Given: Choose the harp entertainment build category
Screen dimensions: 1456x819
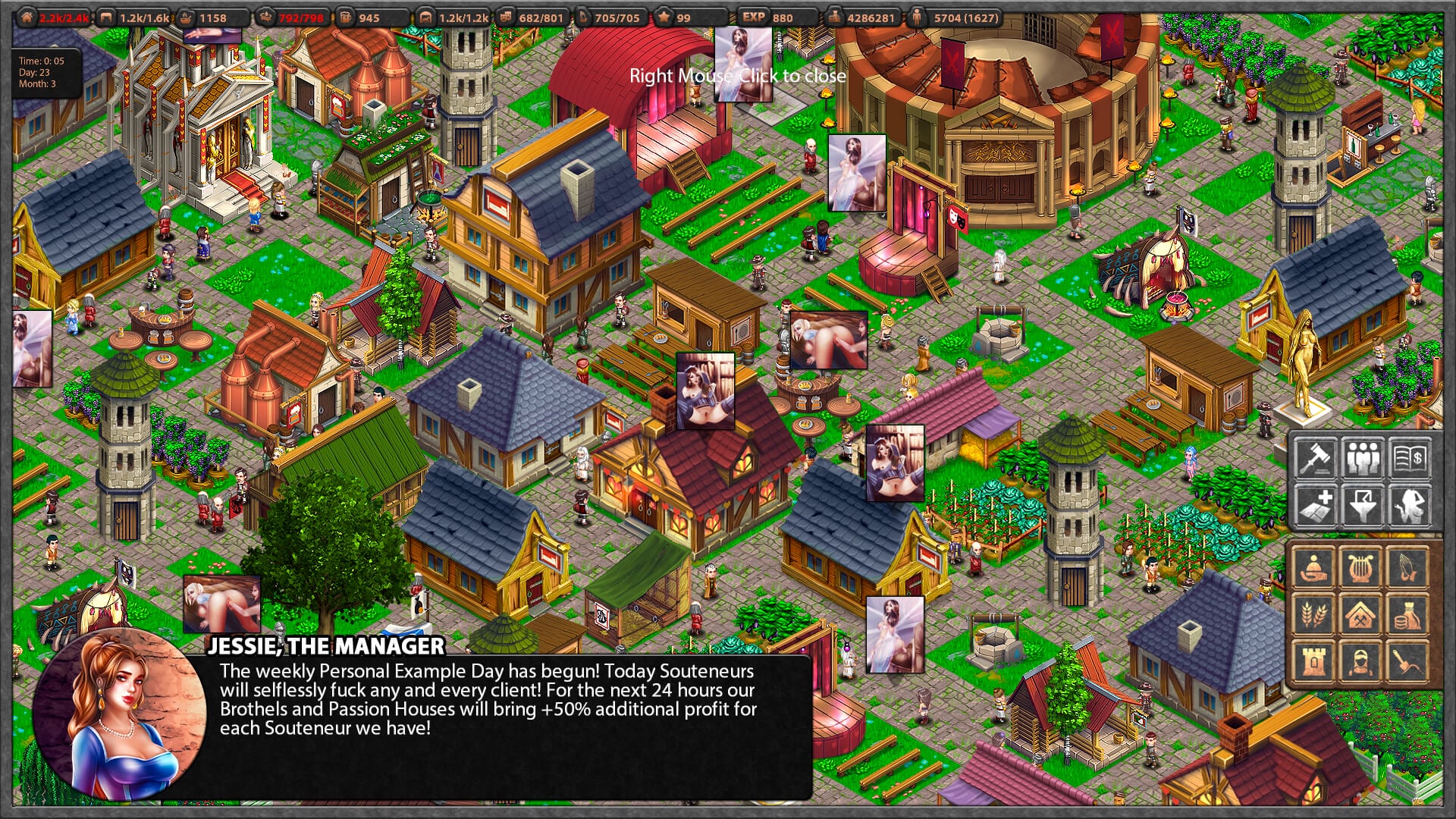Looking at the screenshot, I should click(1360, 566).
